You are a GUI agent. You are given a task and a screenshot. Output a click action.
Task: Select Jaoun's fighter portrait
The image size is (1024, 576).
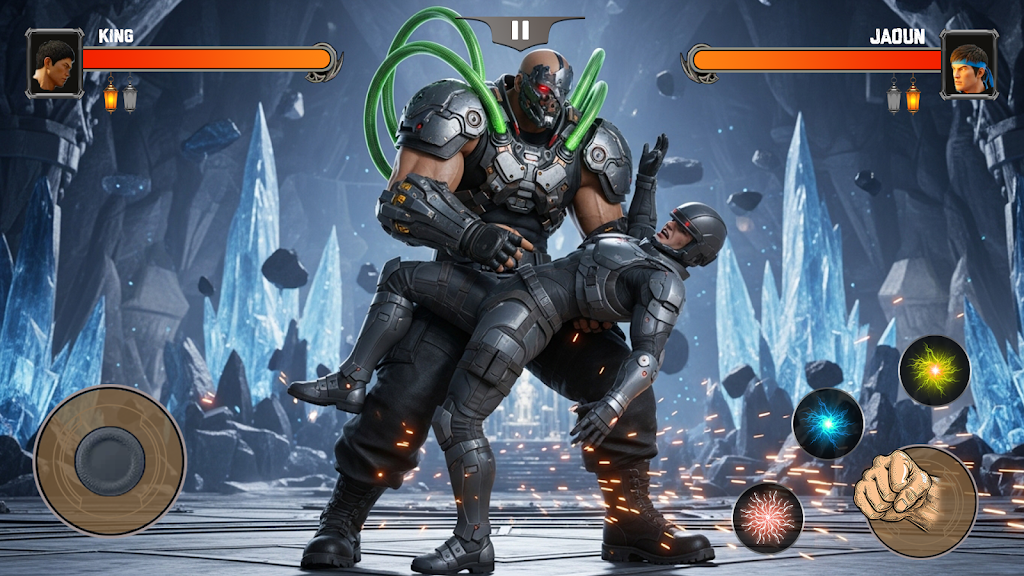point(969,63)
